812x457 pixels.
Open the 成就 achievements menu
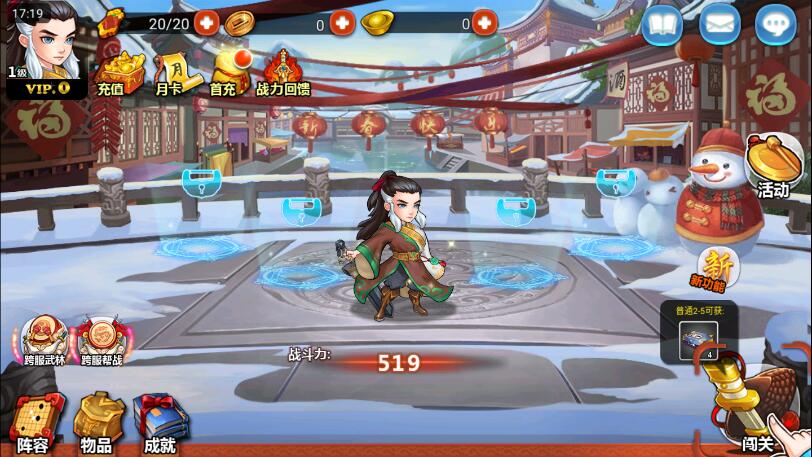click(160, 424)
